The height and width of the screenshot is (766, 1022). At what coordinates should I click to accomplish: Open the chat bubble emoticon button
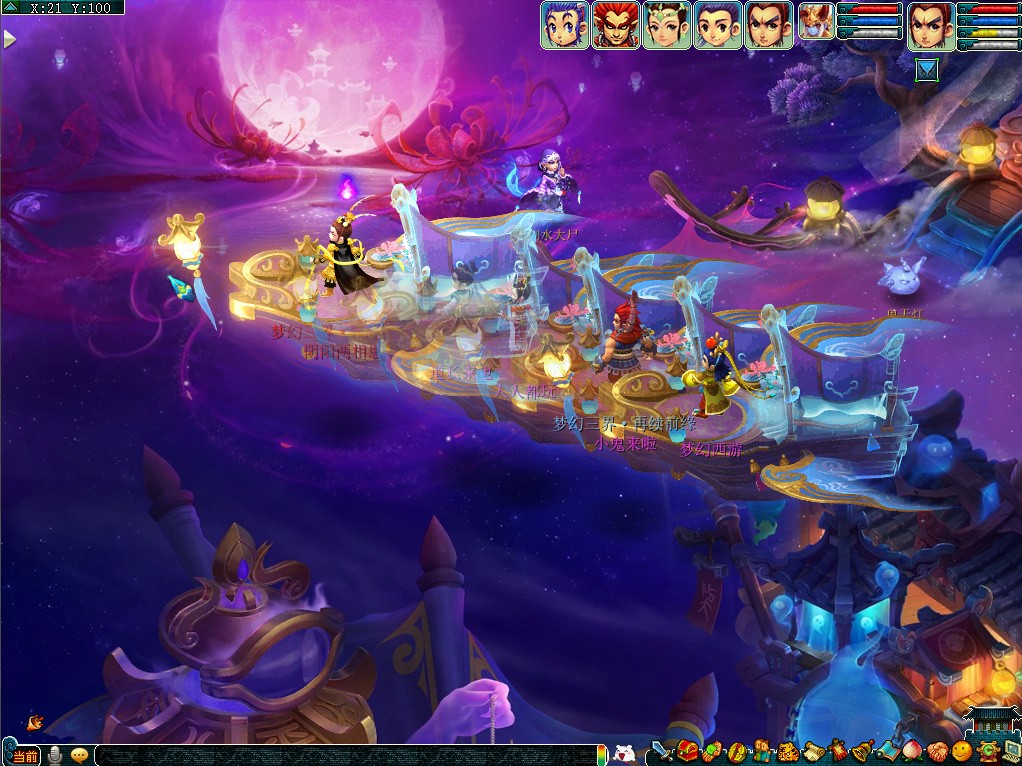click(x=80, y=755)
